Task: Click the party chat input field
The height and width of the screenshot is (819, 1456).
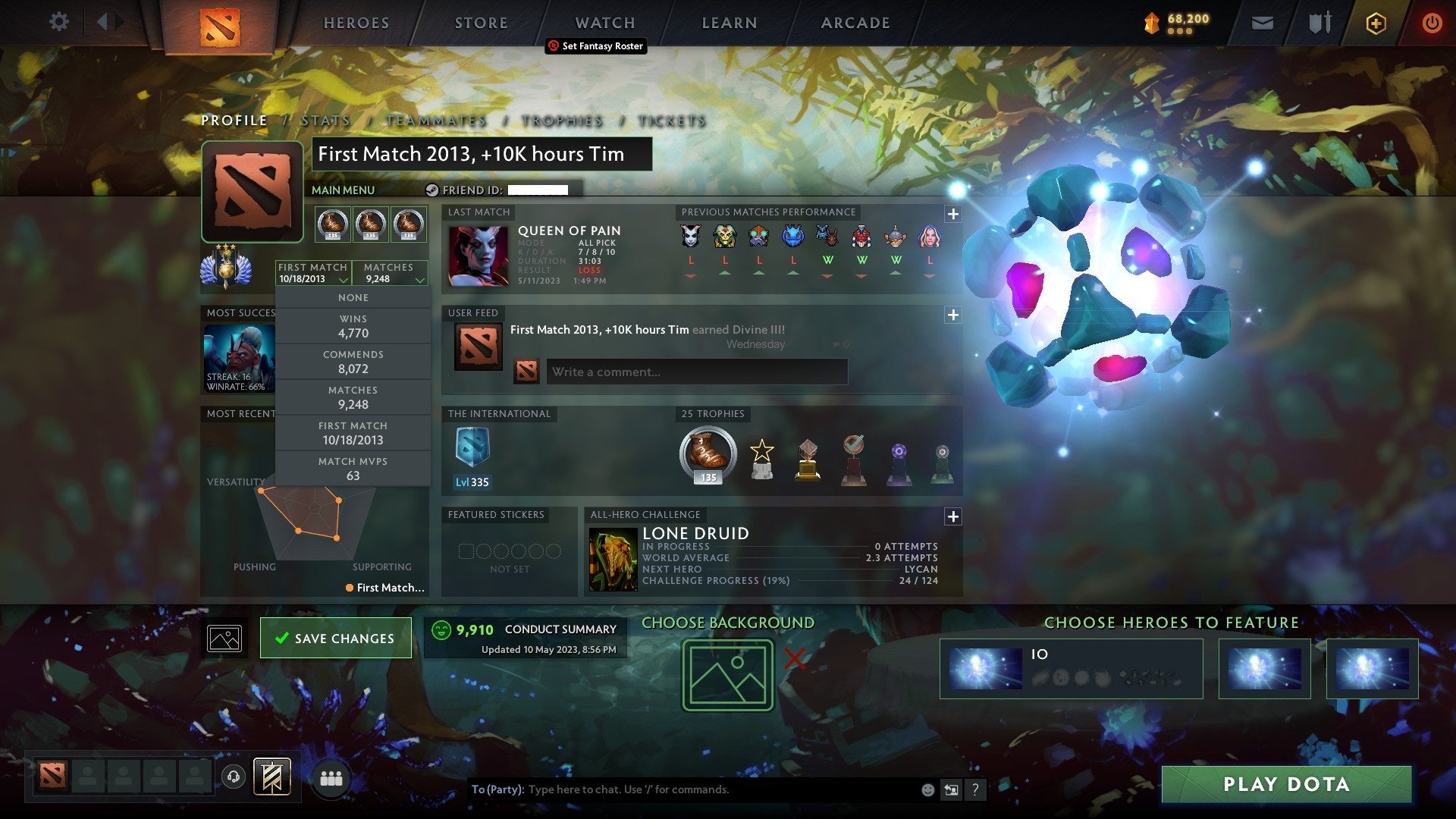Action: pyautogui.click(x=682, y=789)
